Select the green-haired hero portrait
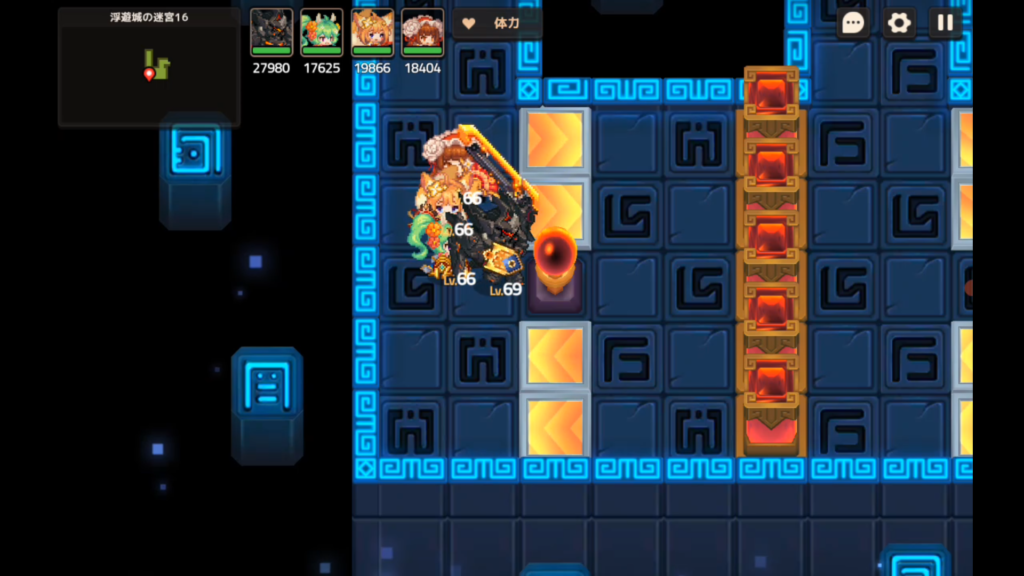 click(x=321, y=32)
